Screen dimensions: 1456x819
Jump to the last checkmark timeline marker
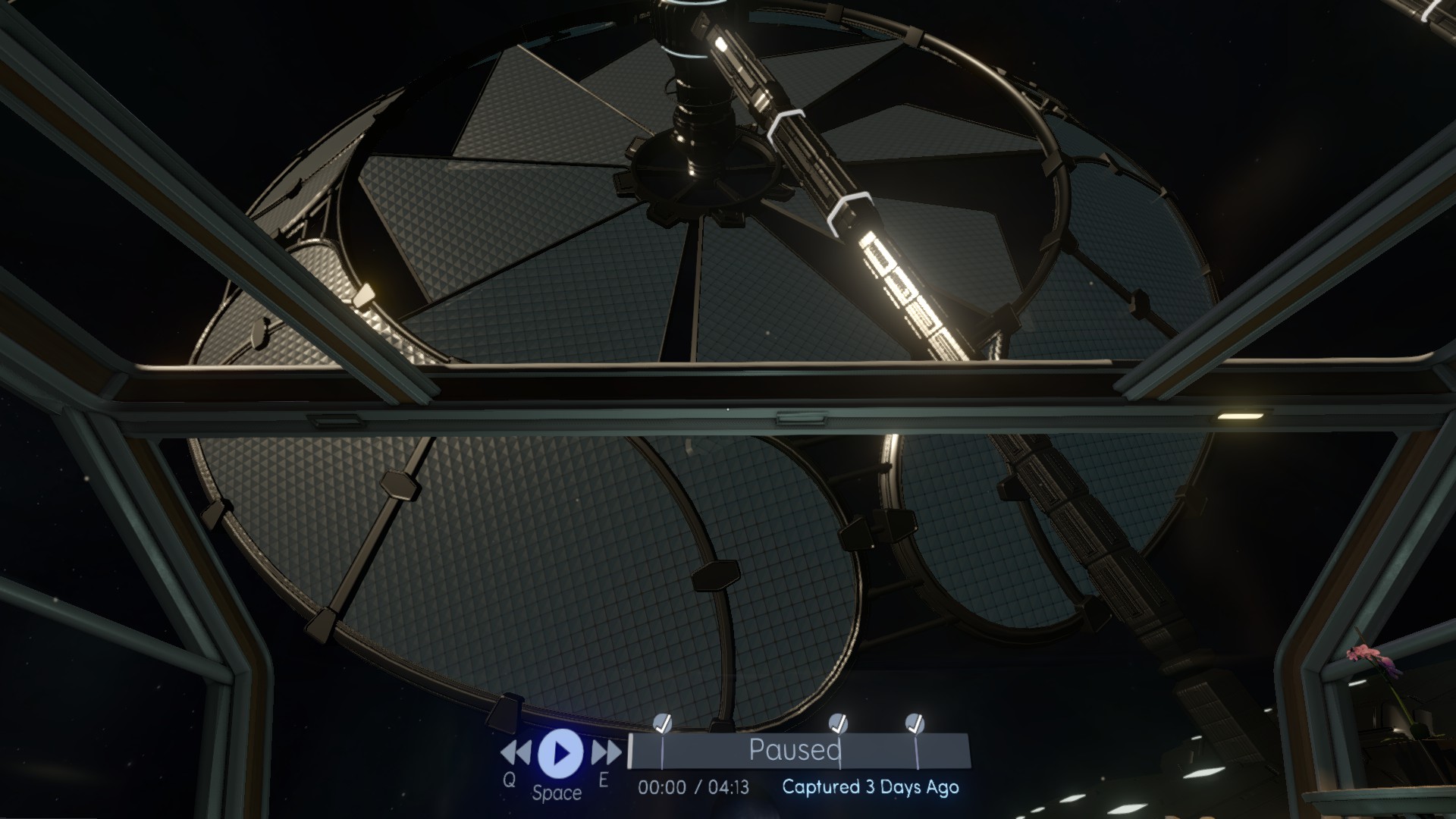click(x=915, y=724)
